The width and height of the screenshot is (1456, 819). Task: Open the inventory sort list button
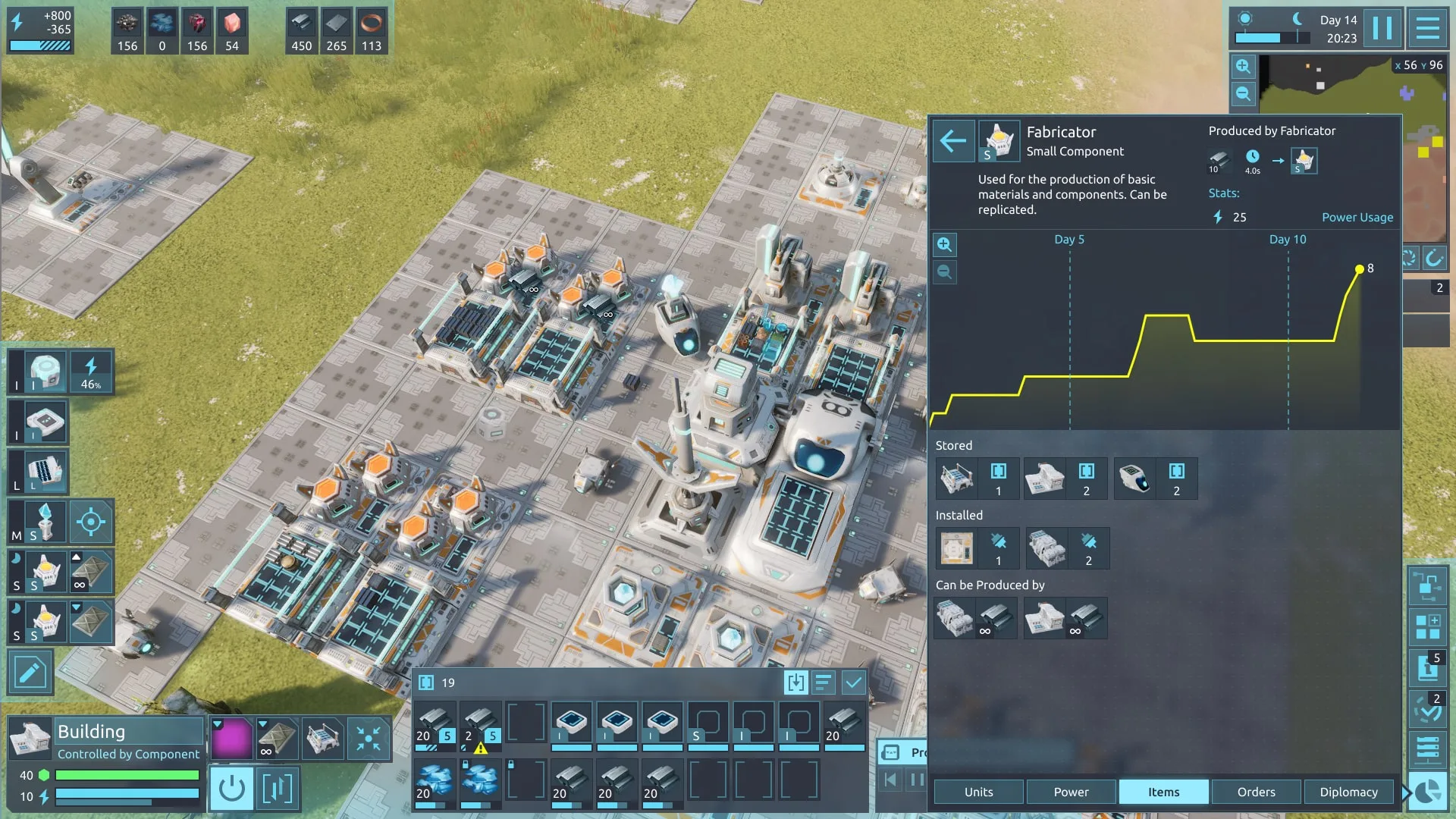coord(824,682)
